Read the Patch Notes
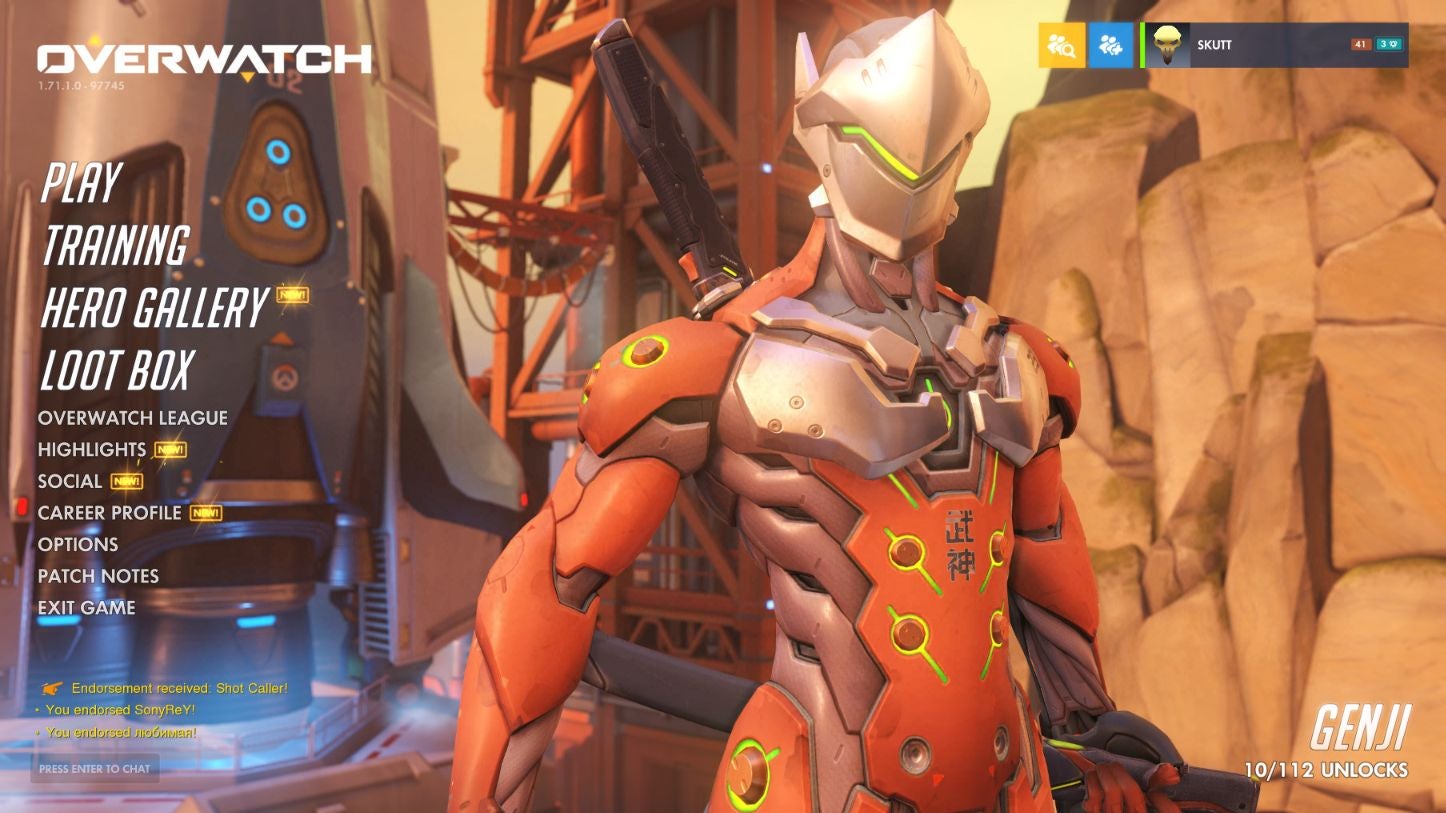 pyautogui.click(x=98, y=576)
